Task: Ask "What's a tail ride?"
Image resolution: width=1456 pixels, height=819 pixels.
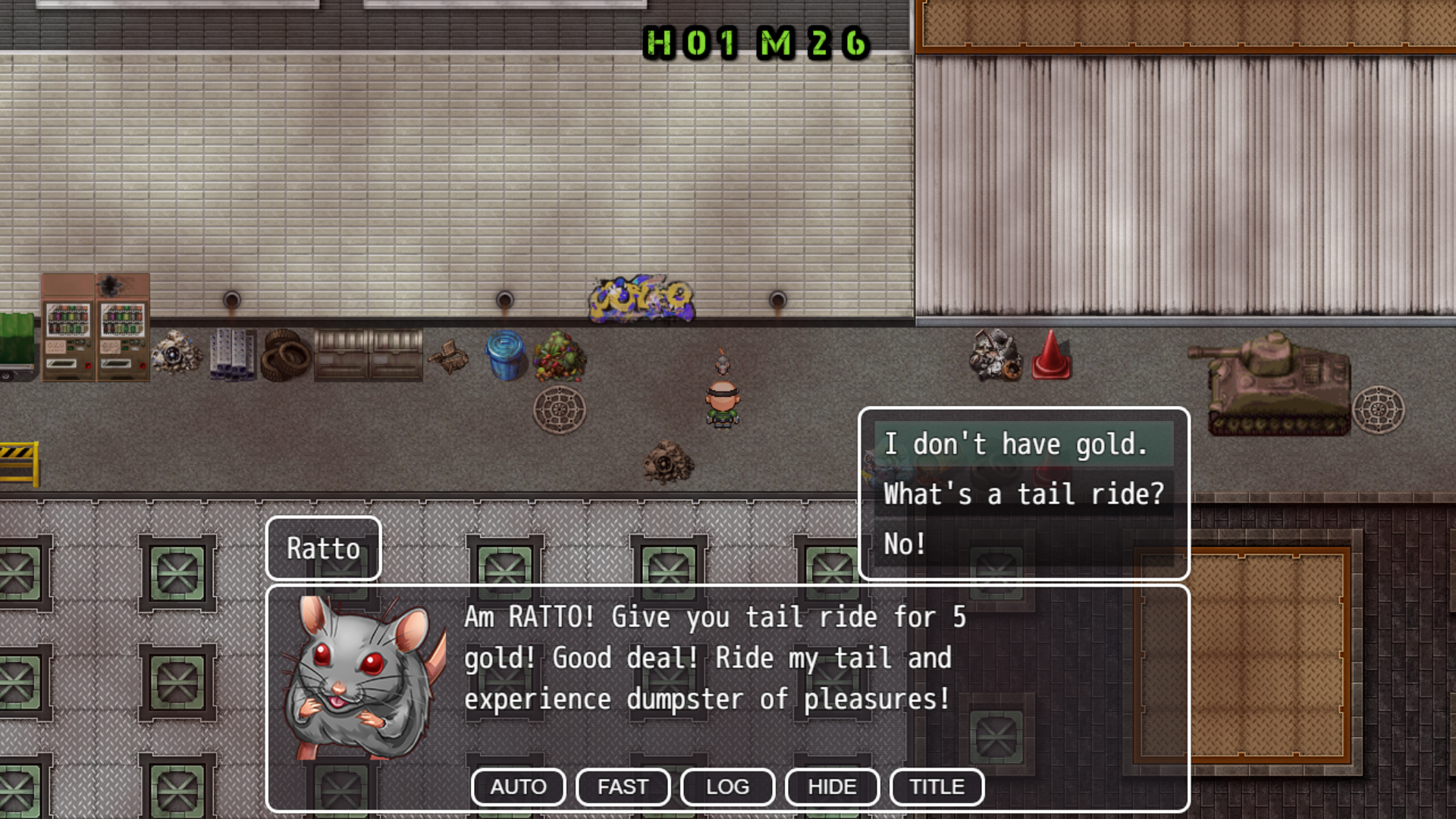Action: pyautogui.click(x=1023, y=494)
